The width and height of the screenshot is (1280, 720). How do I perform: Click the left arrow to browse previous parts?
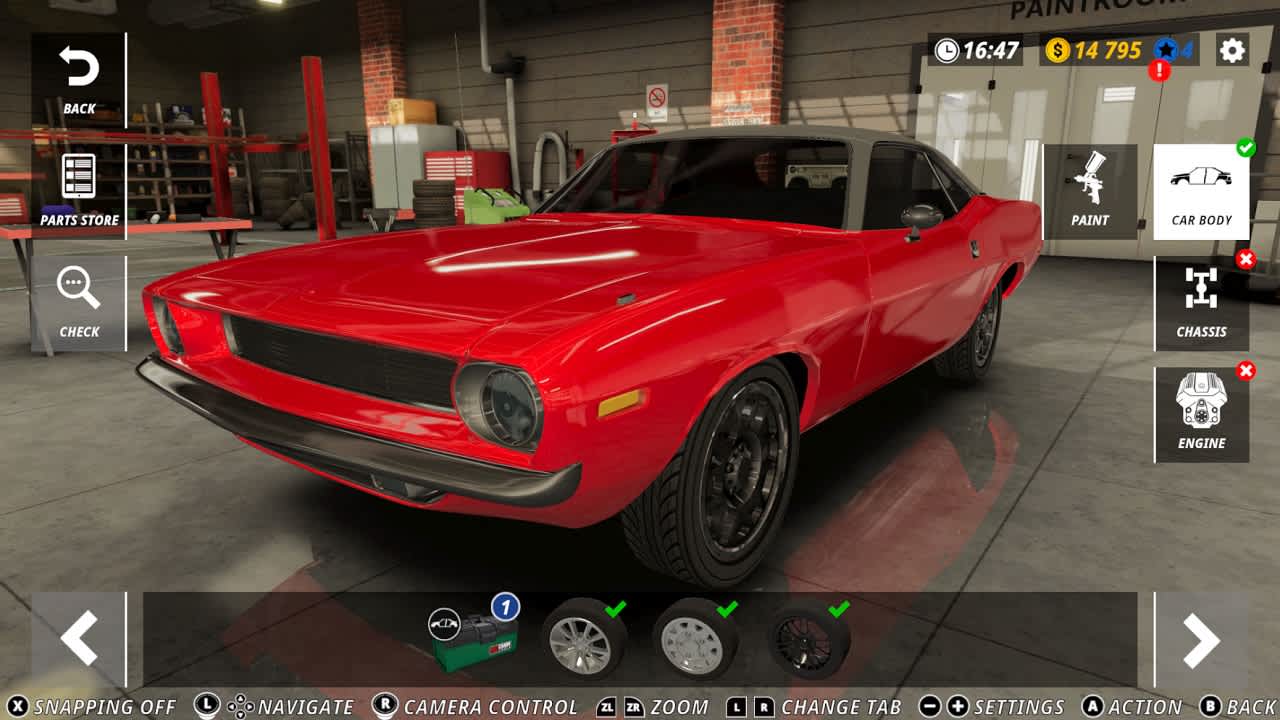pos(78,638)
